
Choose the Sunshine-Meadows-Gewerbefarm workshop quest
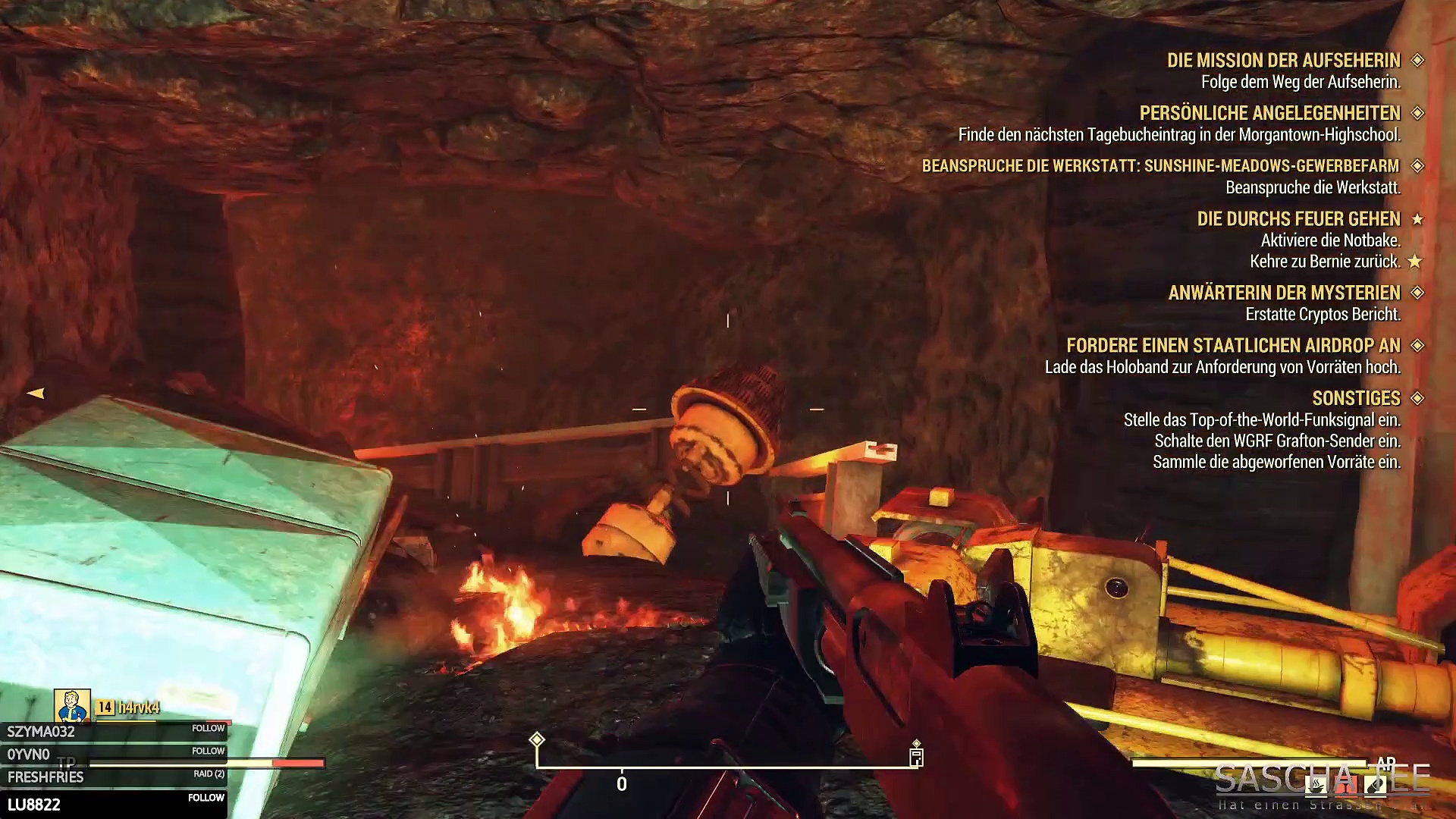1160,166
